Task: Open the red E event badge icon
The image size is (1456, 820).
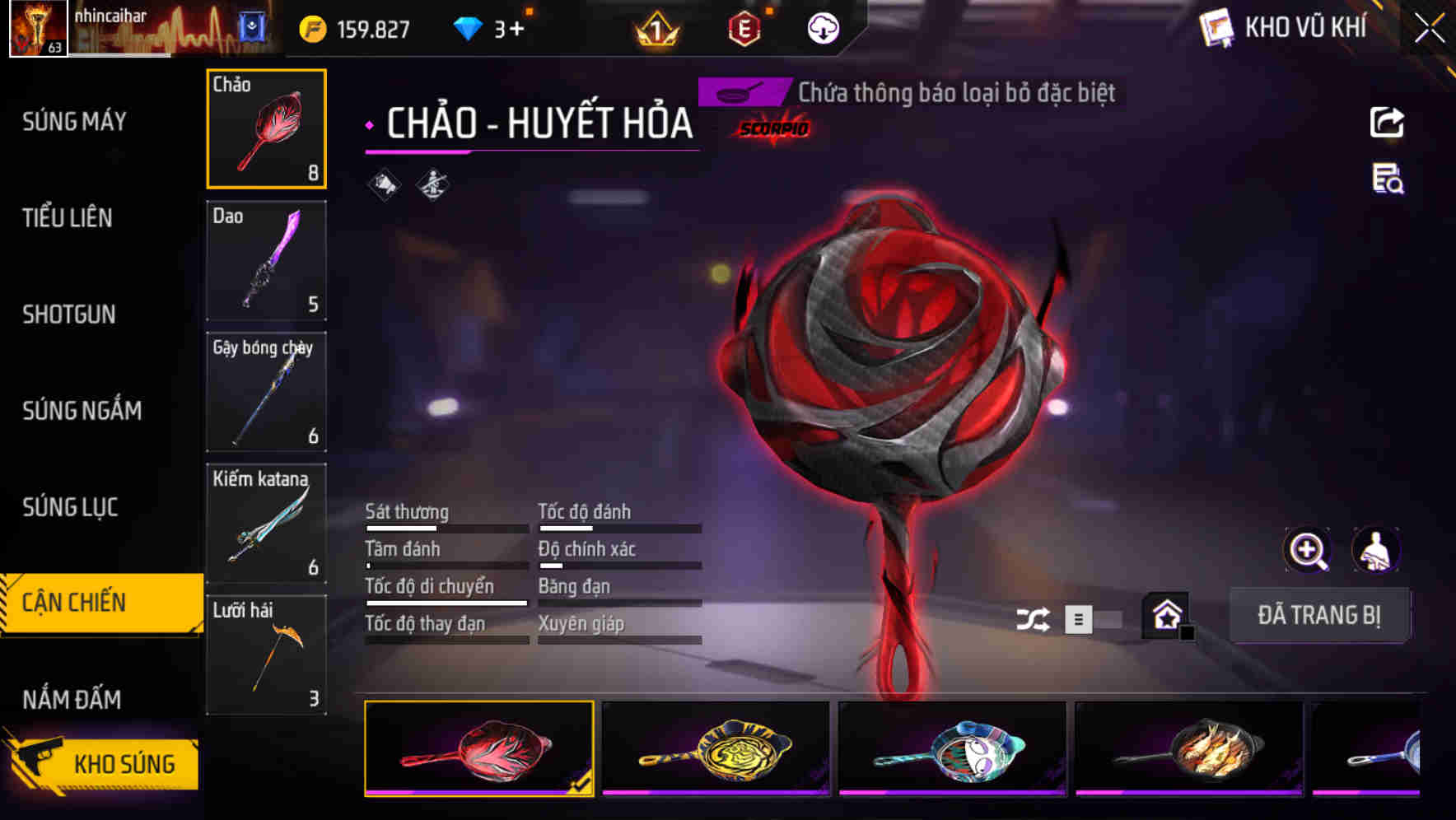Action: pyautogui.click(x=744, y=27)
